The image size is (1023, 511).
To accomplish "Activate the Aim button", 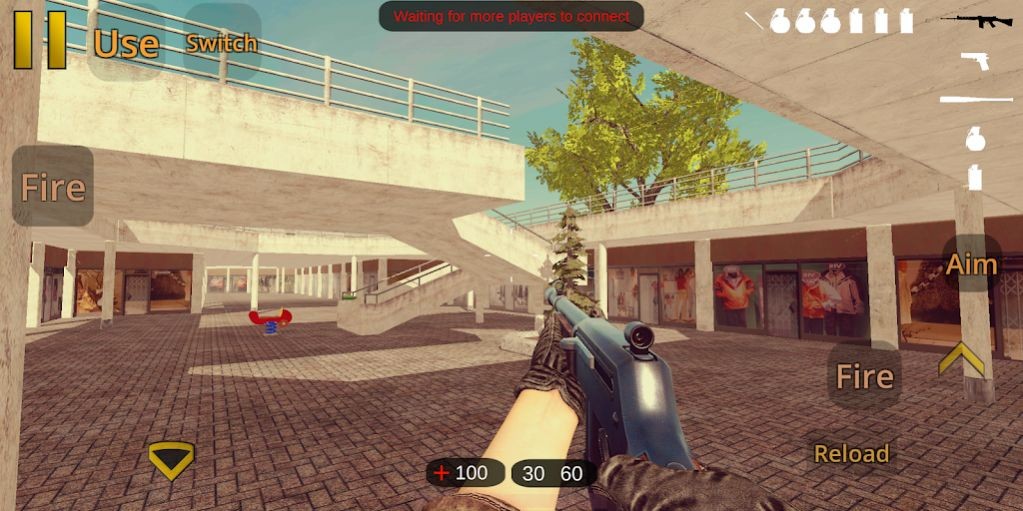I will click(971, 264).
